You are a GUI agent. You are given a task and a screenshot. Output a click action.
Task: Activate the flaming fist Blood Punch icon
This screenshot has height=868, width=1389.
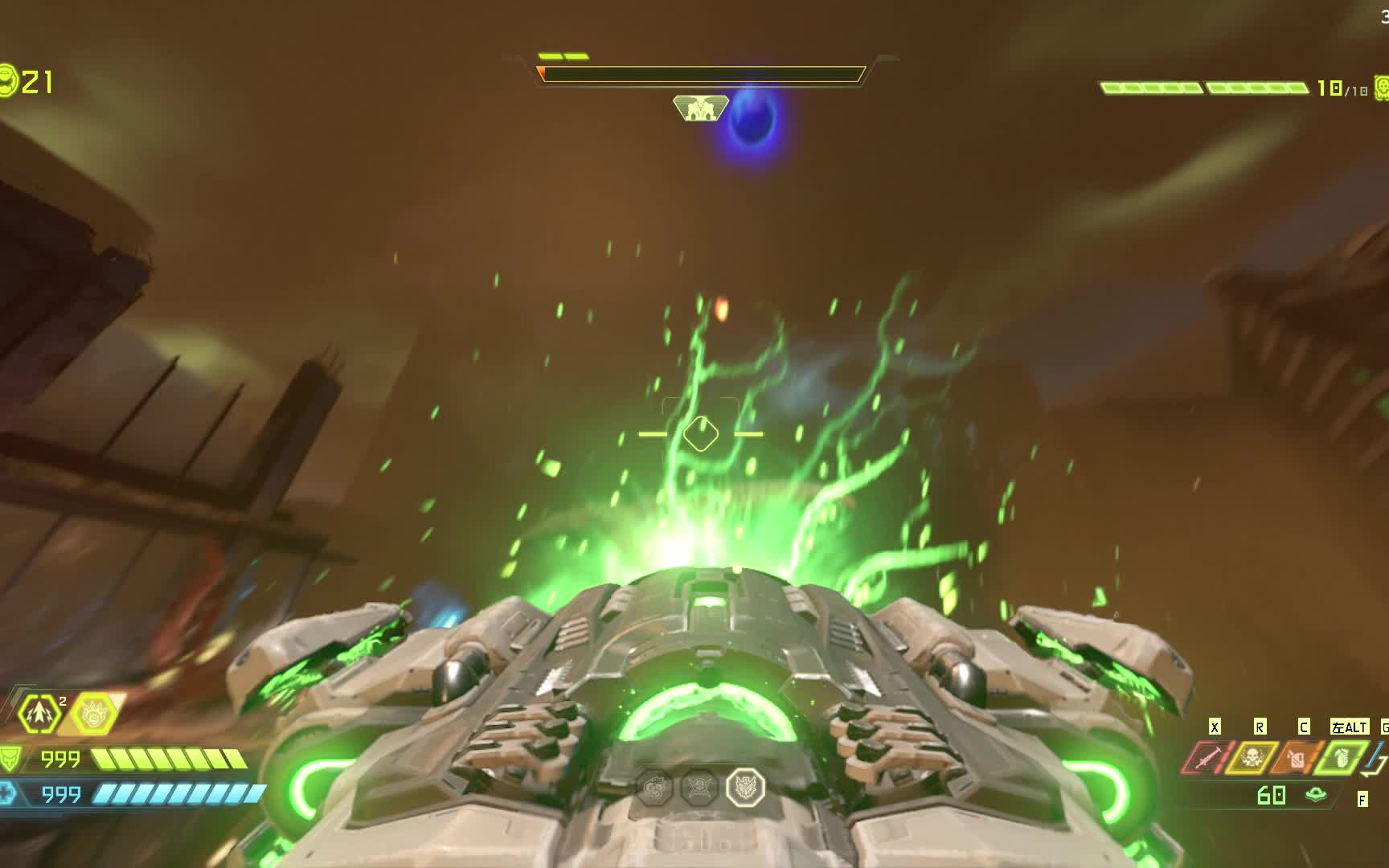click(x=93, y=713)
